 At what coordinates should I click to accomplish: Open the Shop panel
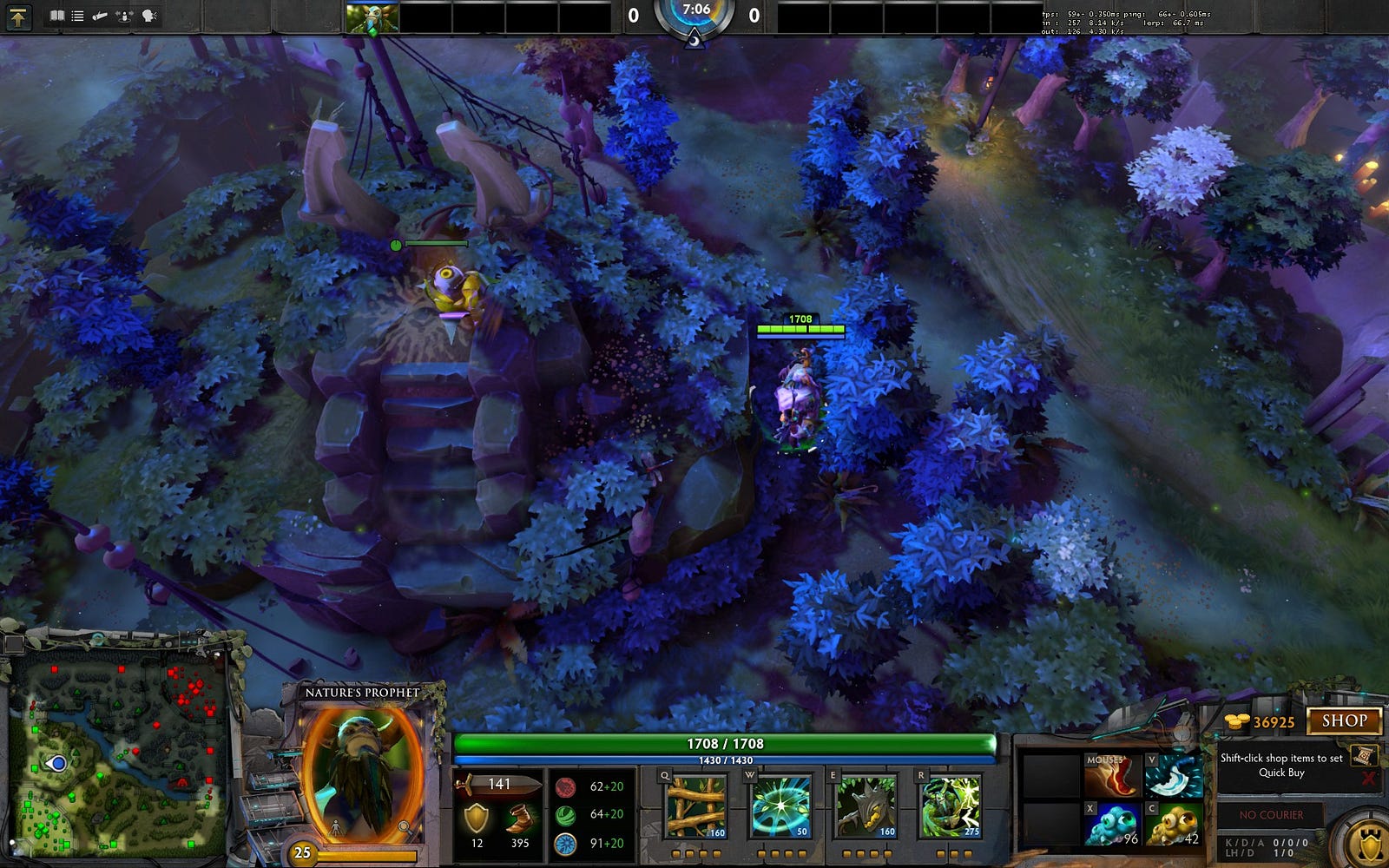pyautogui.click(x=1344, y=720)
